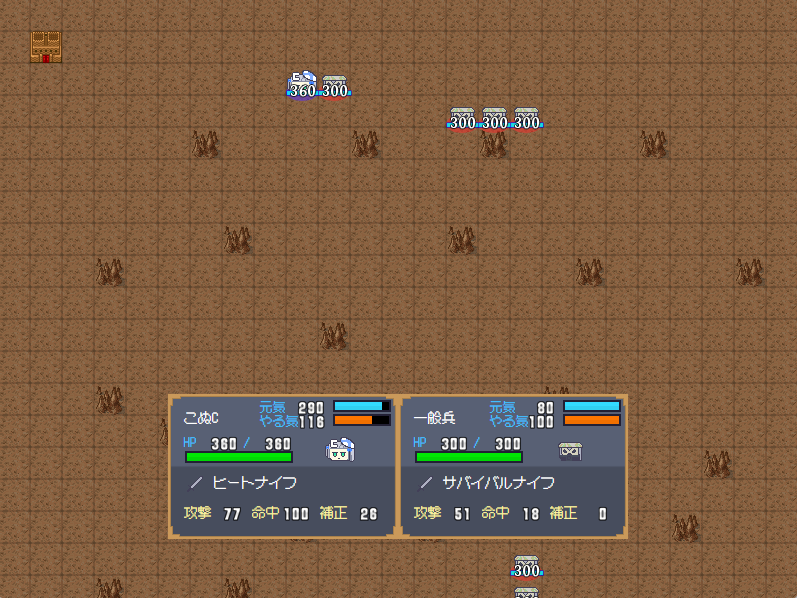797x598 pixels.
Task: Target the enemy soldier beside こぬC
Action: 335,87
